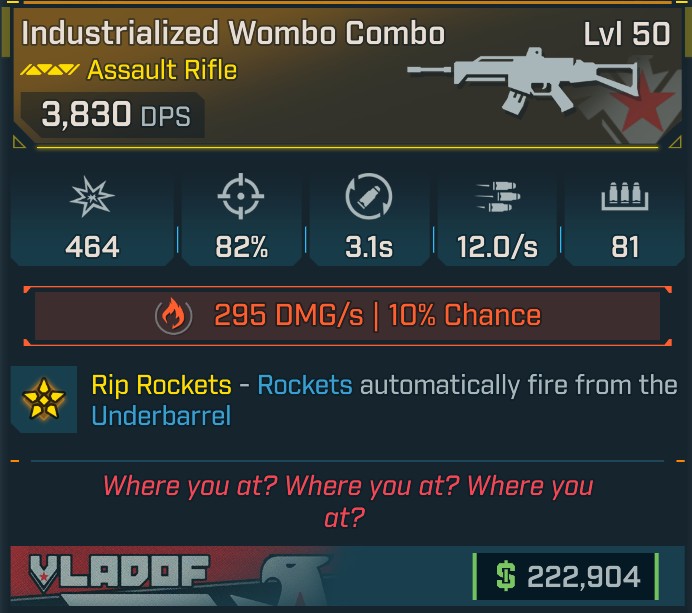Select the damage burst stat icon
The image size is (692, 613).
92,199
